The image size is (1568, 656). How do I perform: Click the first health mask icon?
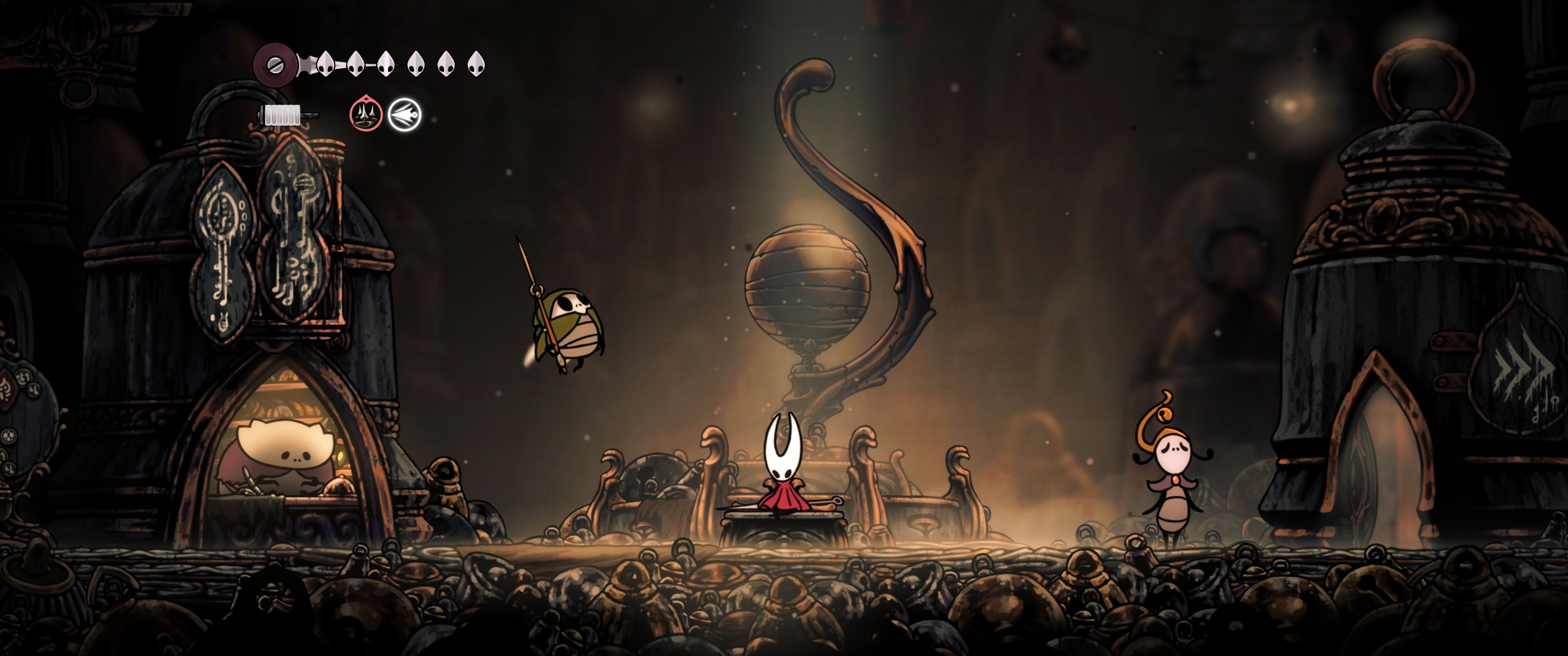tap(326, 65)
